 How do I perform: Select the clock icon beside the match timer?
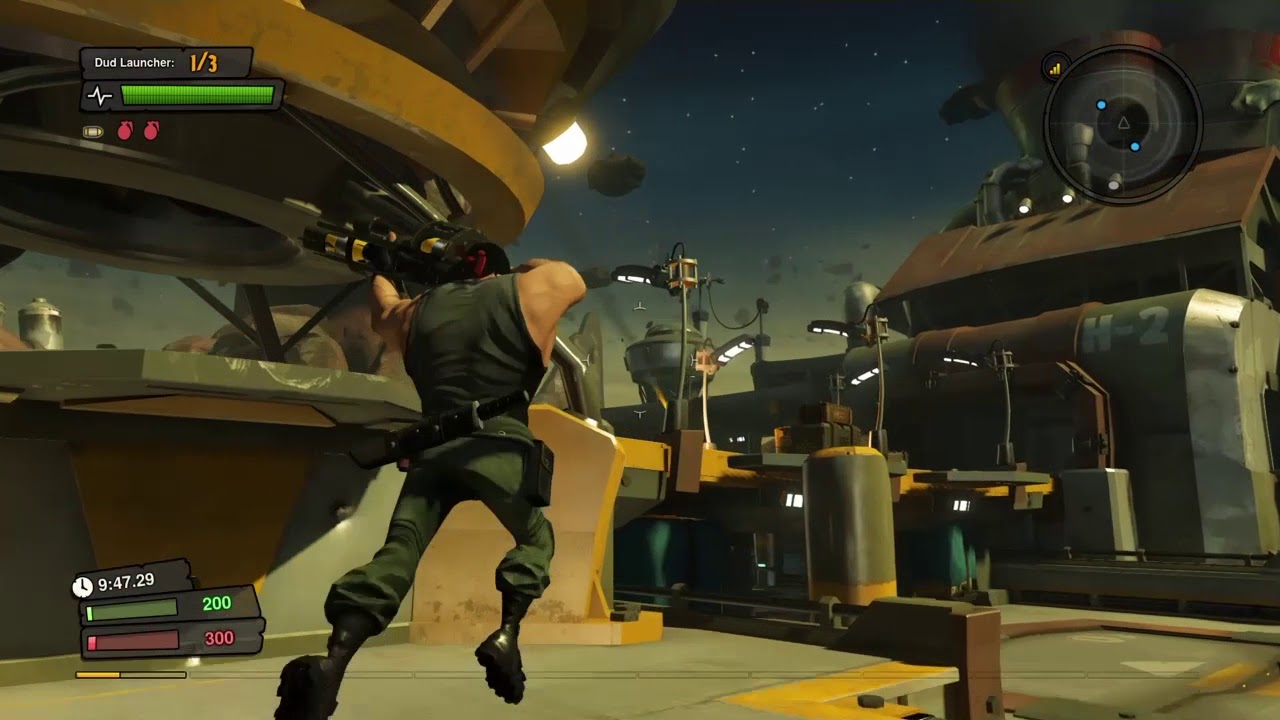point(83,586)
